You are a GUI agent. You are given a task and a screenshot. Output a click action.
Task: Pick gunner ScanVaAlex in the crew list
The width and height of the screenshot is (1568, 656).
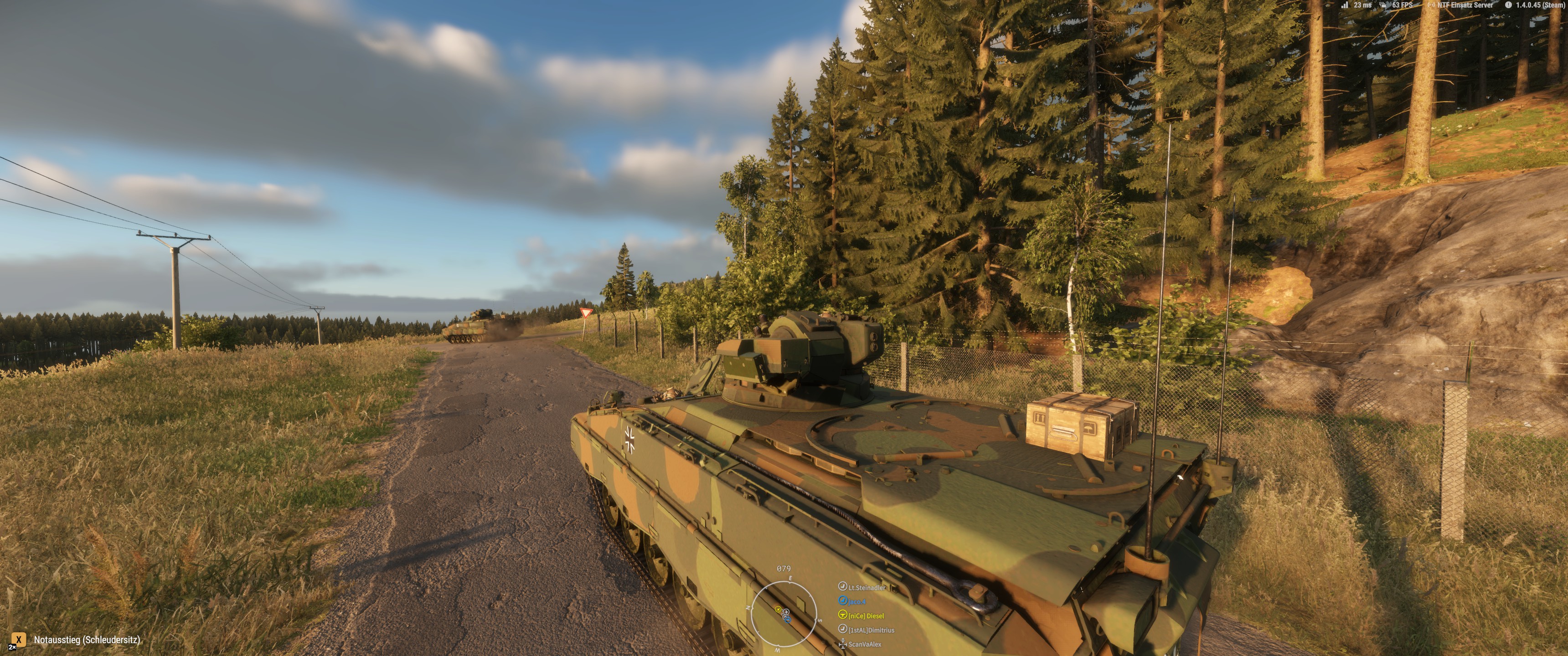864,645
